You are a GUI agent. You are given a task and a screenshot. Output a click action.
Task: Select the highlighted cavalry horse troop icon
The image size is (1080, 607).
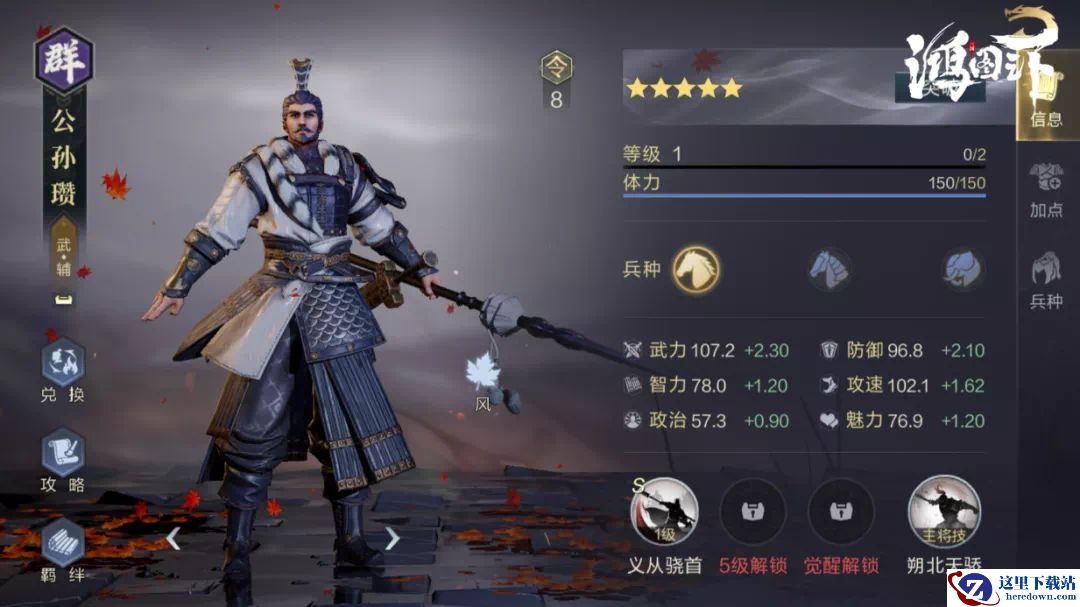(696, 268)
